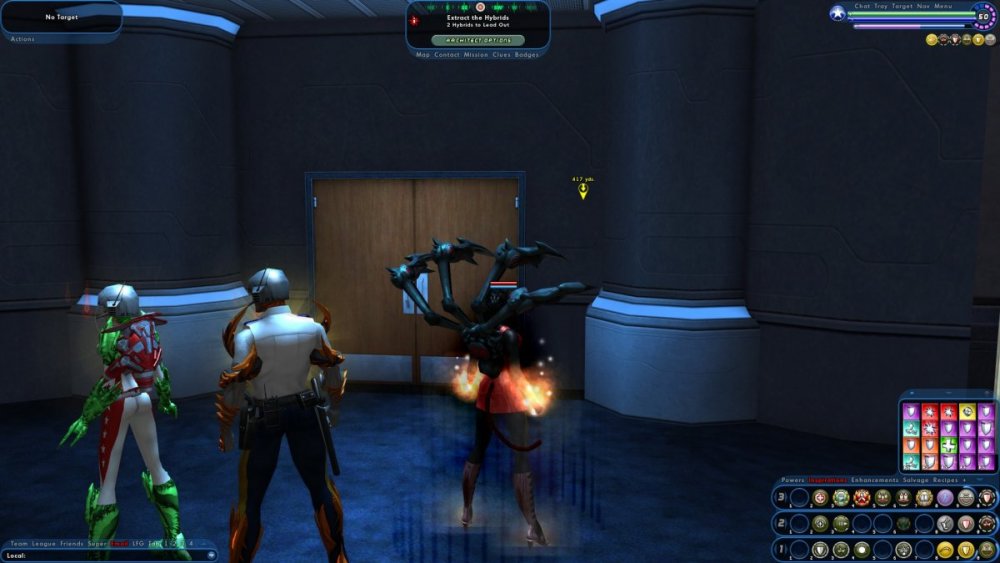Viewport: 1000px width, 563px height.
Task: Open the Actions menu under No Target
Action: tap(22, 39)
